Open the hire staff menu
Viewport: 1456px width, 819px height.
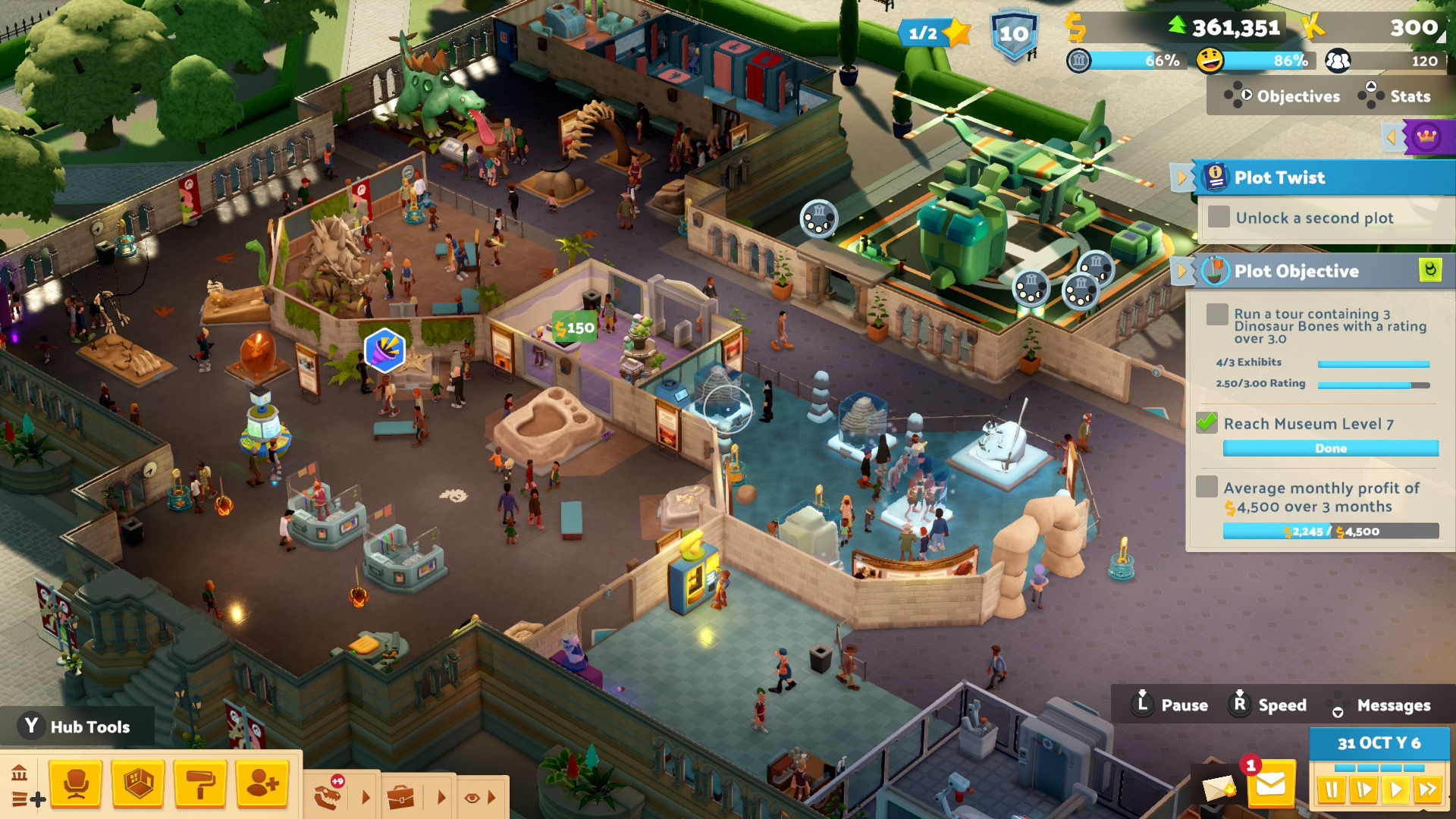[x=262, y=784]
